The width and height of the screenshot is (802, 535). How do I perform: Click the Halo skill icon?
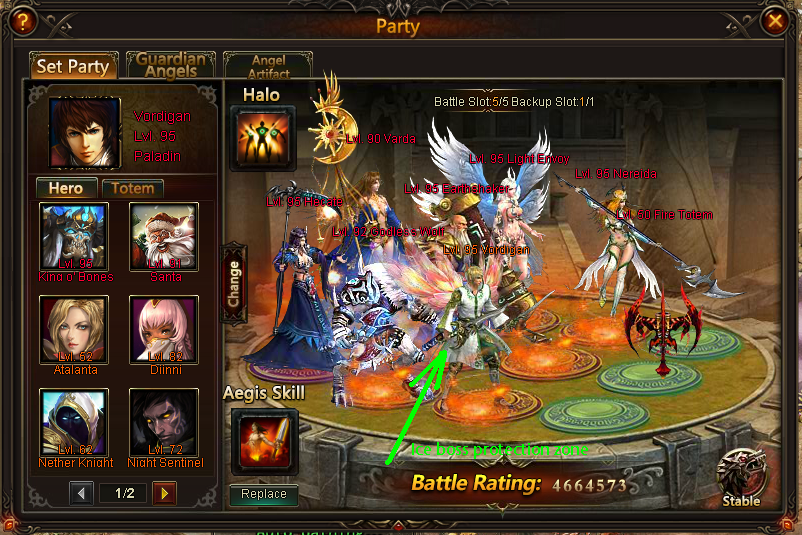(264, 138)
